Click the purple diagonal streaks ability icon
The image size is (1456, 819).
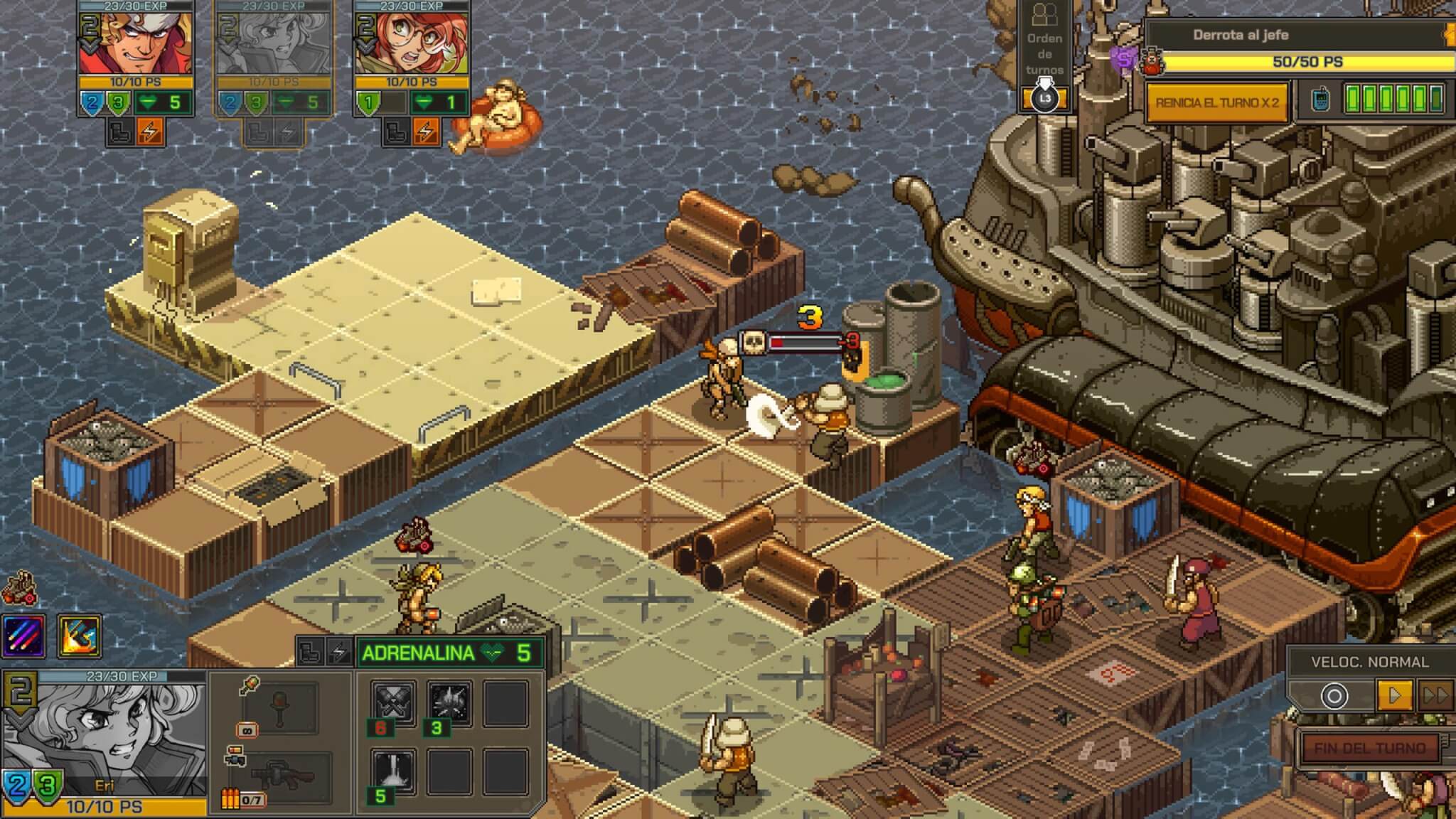tap(25, 635)
